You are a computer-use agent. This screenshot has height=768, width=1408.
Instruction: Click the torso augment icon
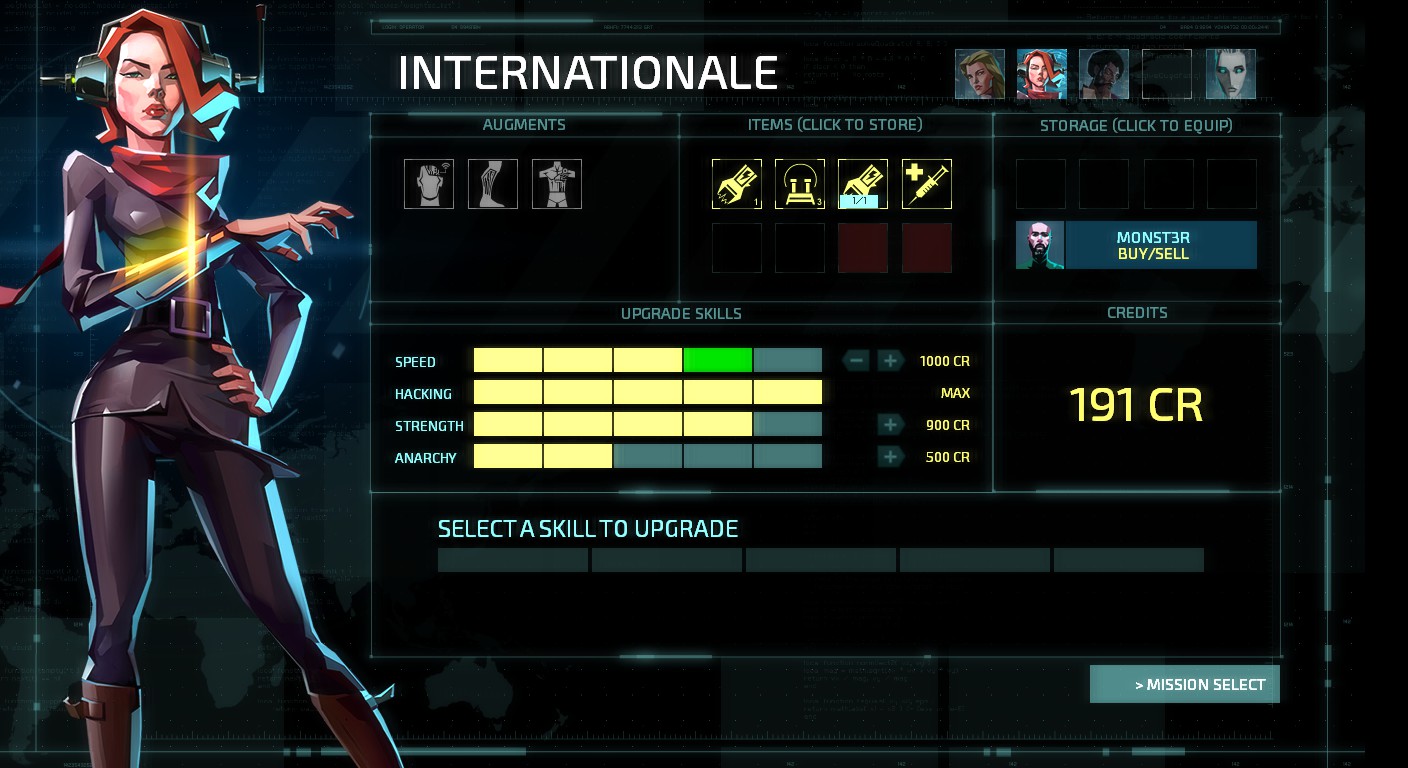click(x=557, y=184)
